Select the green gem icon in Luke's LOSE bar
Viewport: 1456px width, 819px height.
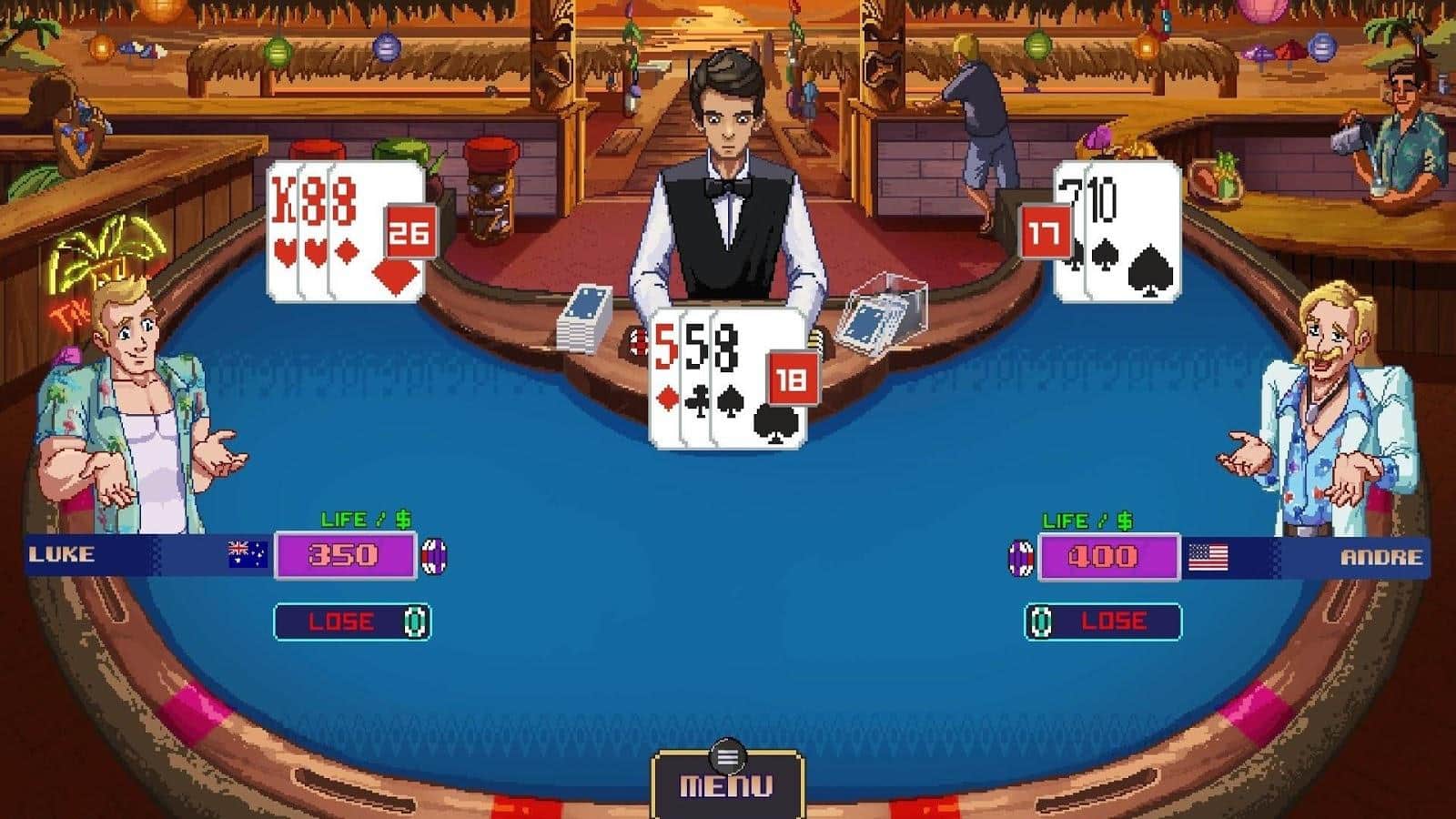414,622
